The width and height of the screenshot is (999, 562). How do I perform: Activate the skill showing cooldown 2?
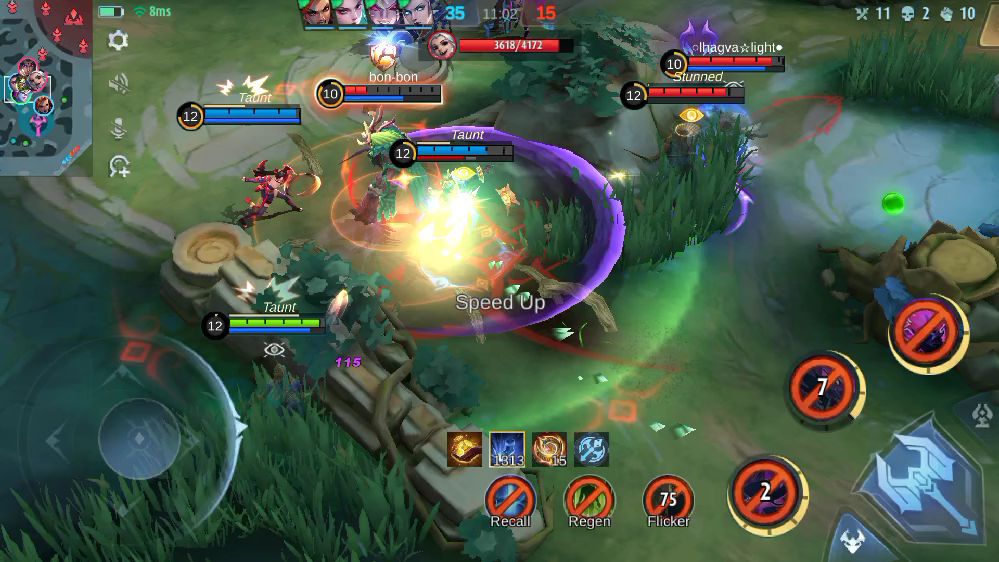coord(766,491)
